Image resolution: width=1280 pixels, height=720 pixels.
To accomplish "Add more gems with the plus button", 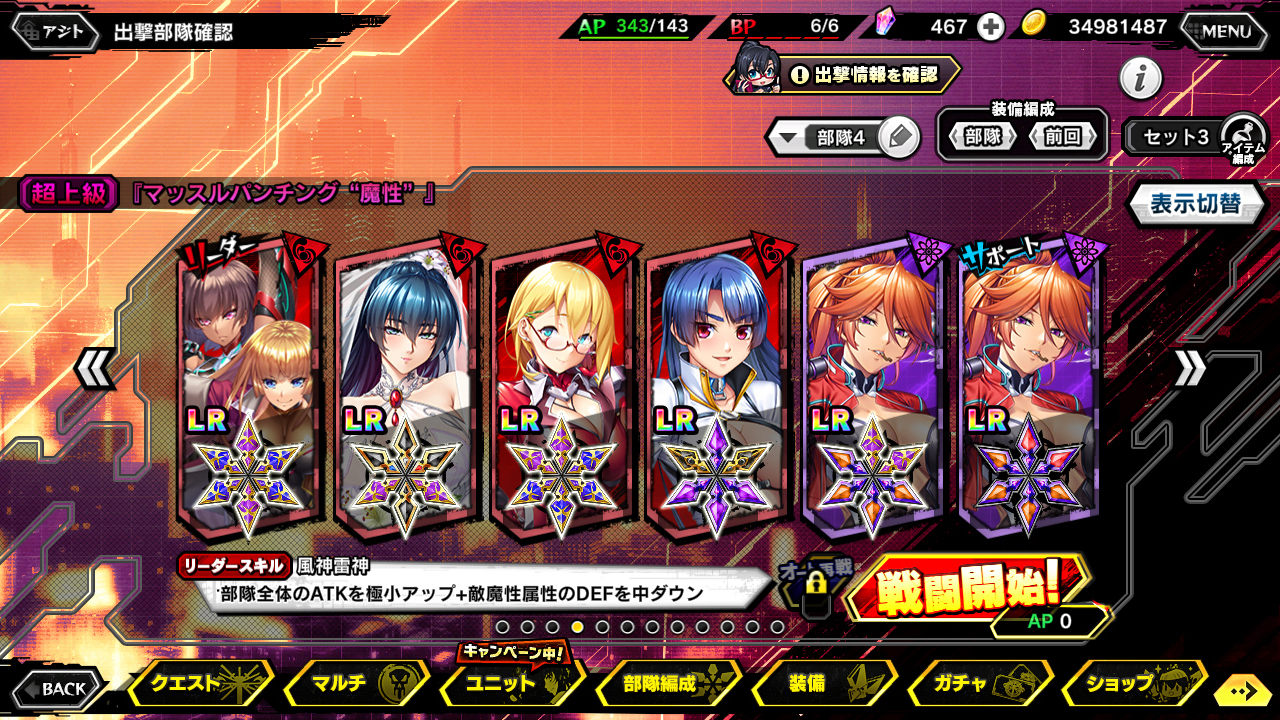I will 990,27.
